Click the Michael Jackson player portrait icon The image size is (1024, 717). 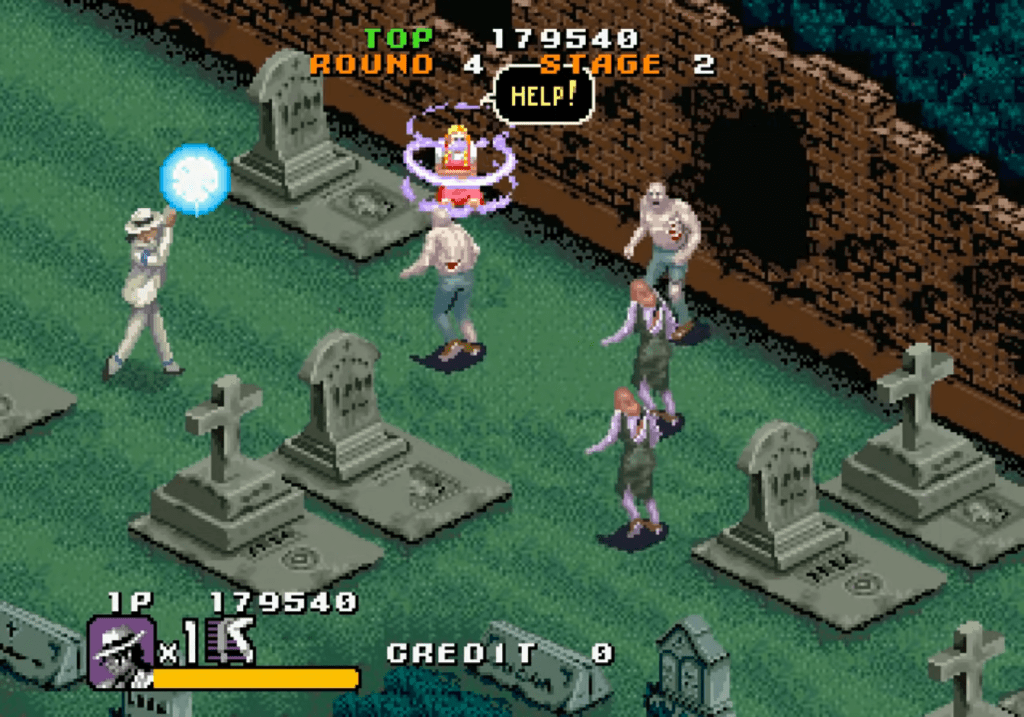point(121,651)
